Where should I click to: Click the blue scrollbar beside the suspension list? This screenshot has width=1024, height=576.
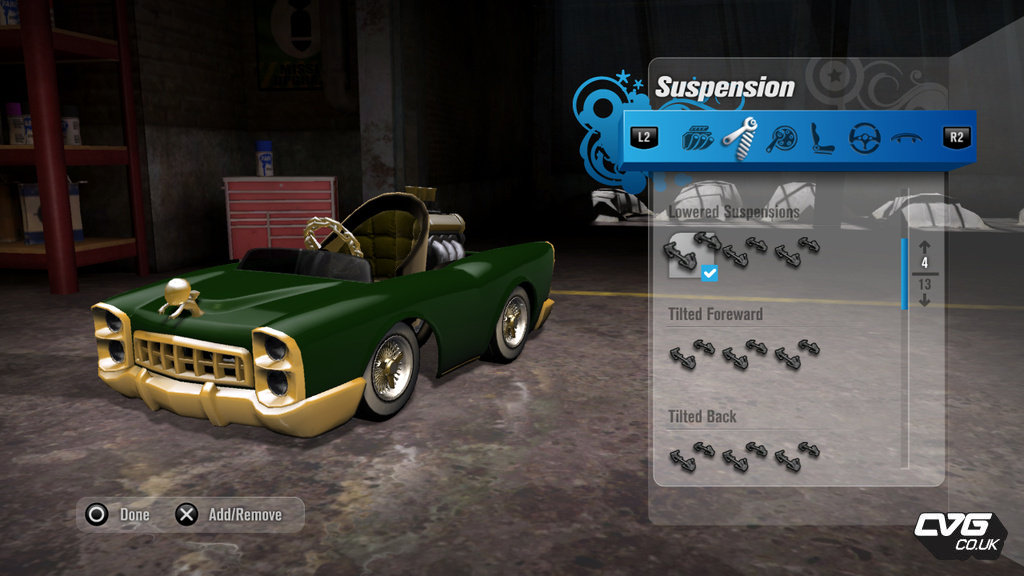click(x=905, y=273)
